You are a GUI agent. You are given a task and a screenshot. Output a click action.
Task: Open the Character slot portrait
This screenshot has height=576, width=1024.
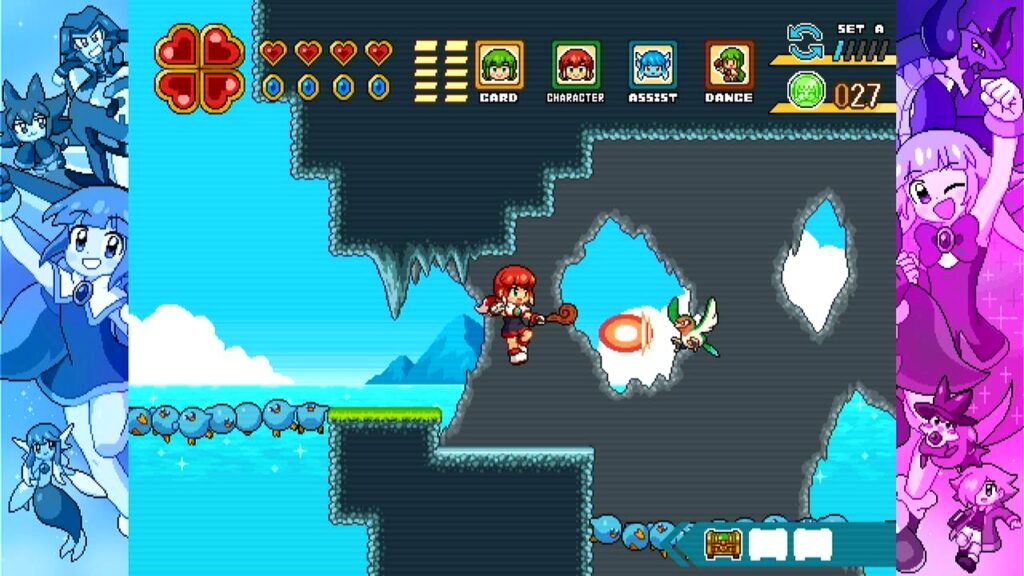[x=576, y=65]
